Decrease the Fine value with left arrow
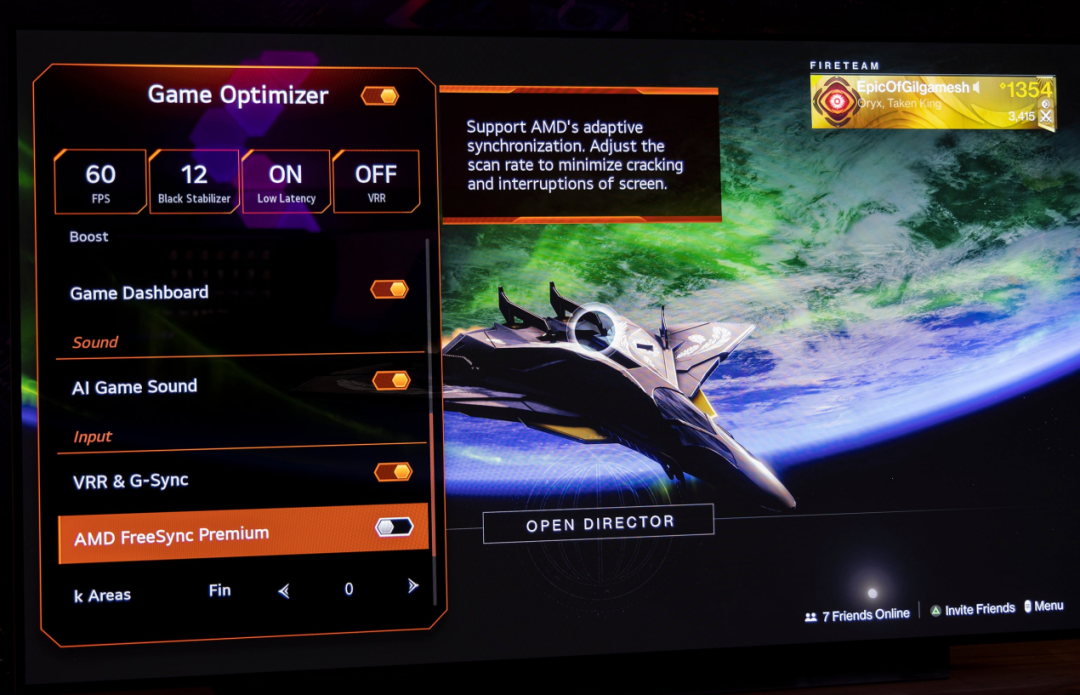The height and width of the screenshot is (695, 1080). click(284, 591)
